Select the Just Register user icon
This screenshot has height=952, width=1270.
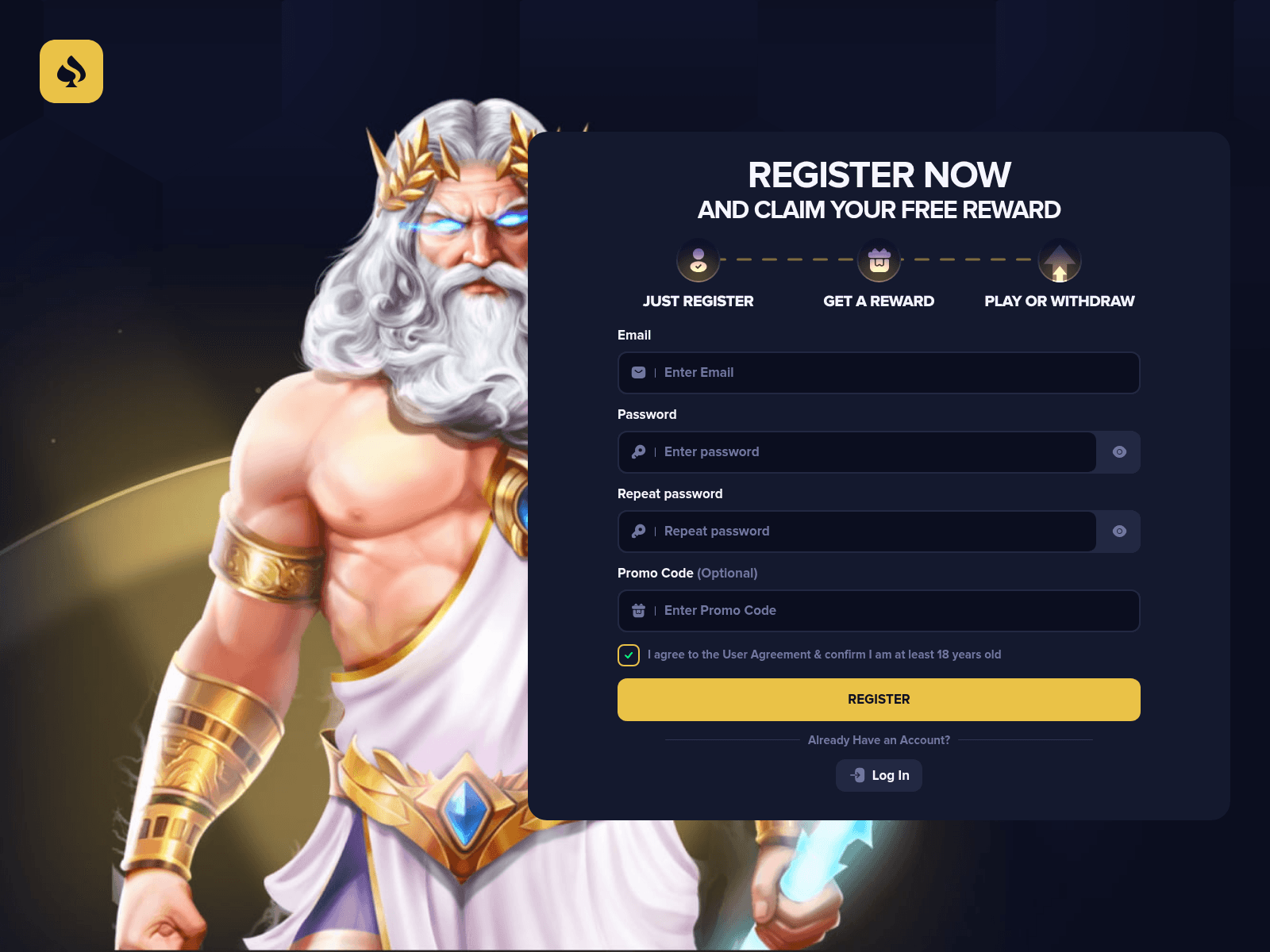(x=697, y=259)
